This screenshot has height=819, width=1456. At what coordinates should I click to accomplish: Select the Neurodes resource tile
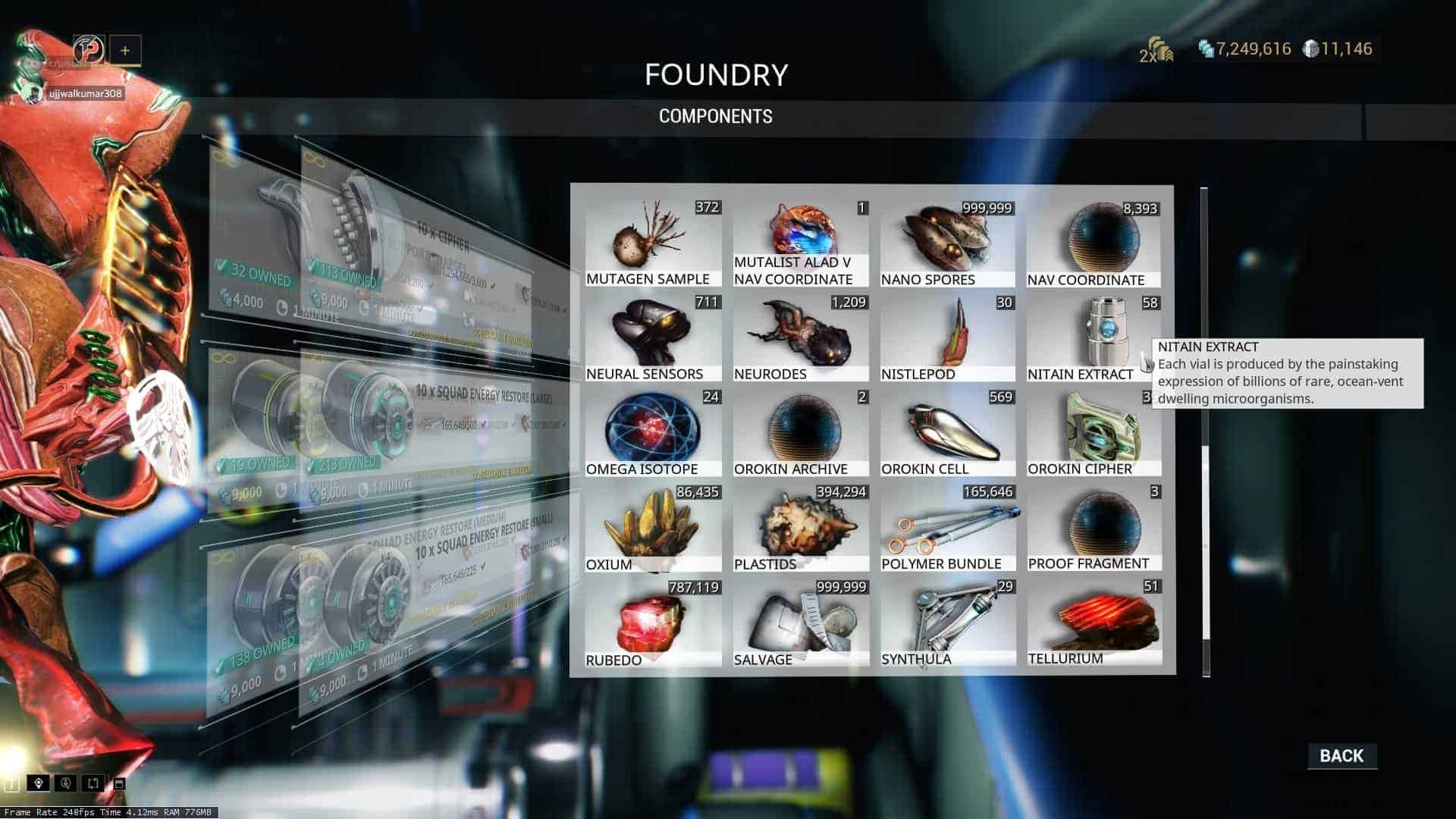point(801,337)
